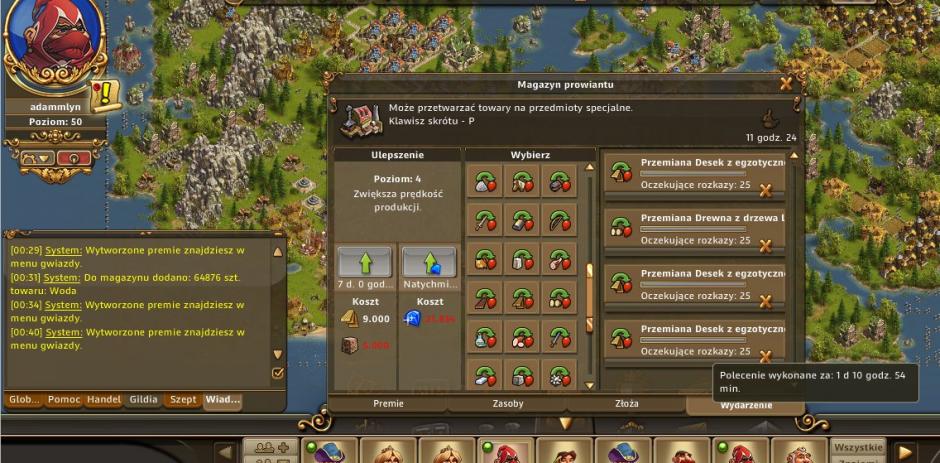Show the Złoża tab

[627, 404]
